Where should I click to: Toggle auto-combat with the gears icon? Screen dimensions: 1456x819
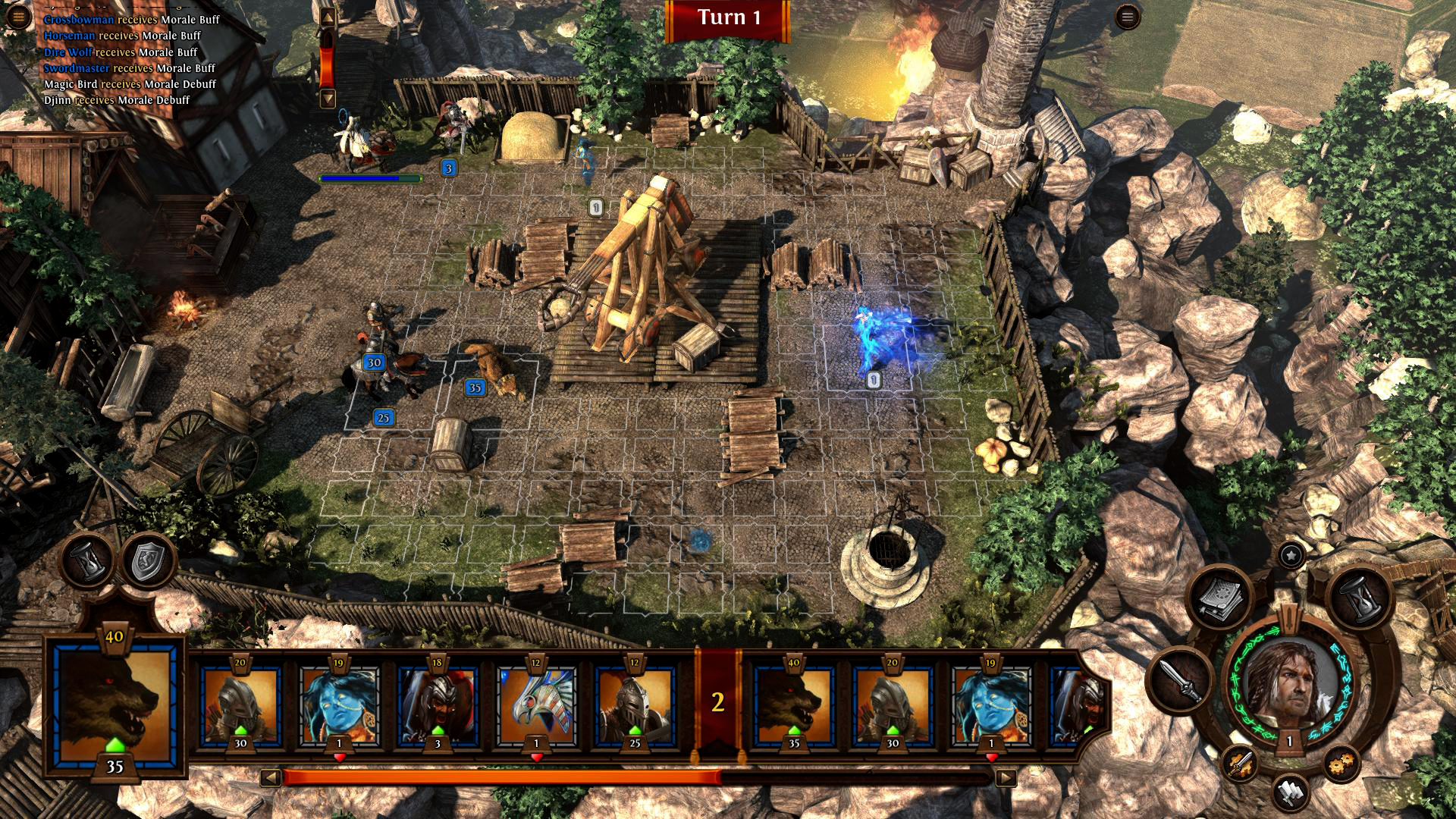pyautogui.click(x=1340, y=764)
